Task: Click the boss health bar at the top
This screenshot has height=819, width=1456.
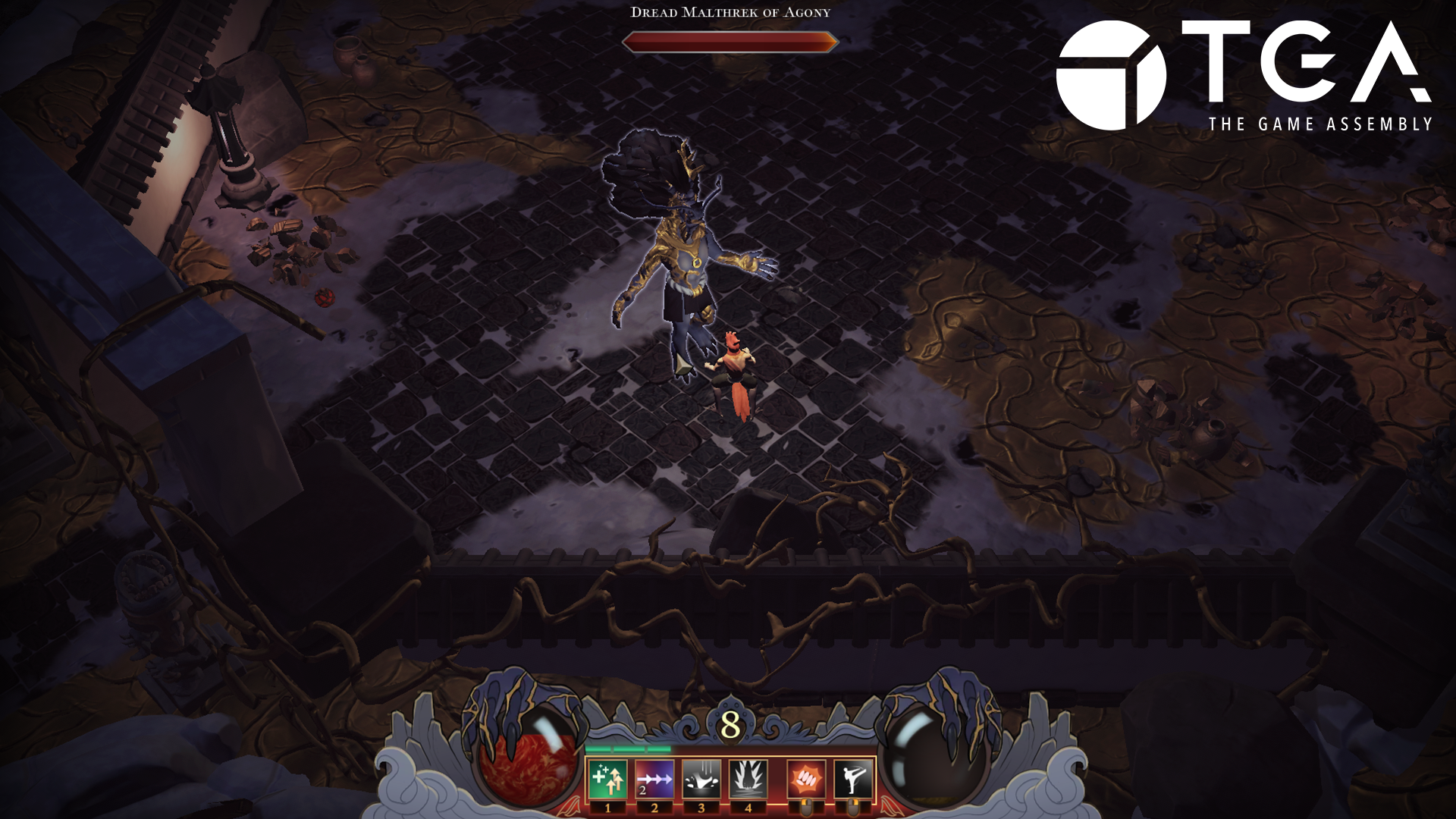Action: [x=730, y=42]
